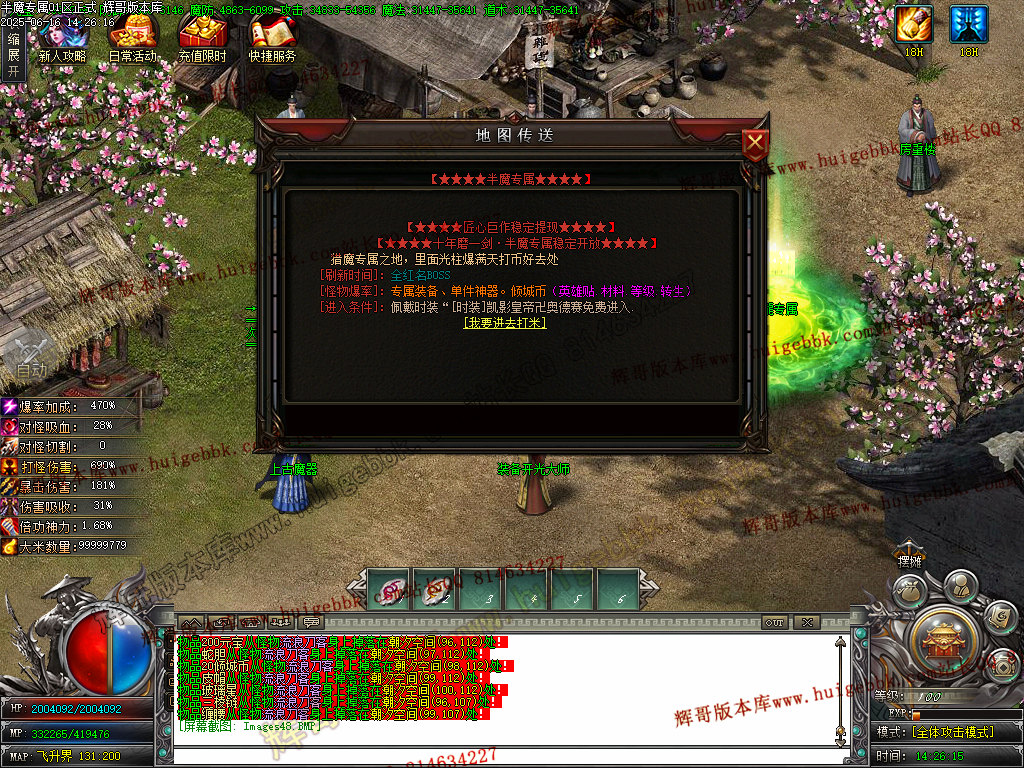Click the chat panel OUT button

click(774, 622)
